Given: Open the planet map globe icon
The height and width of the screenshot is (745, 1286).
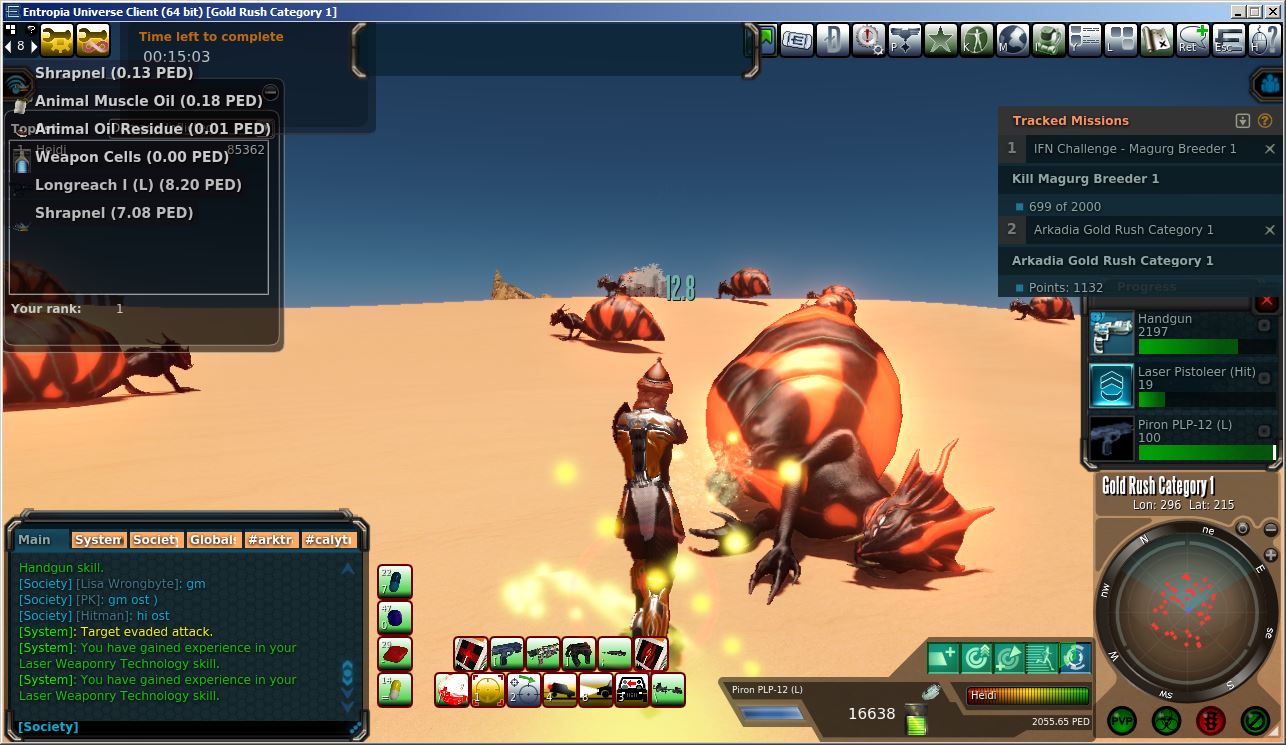Looking at the screenshot, I should 1012,40.
